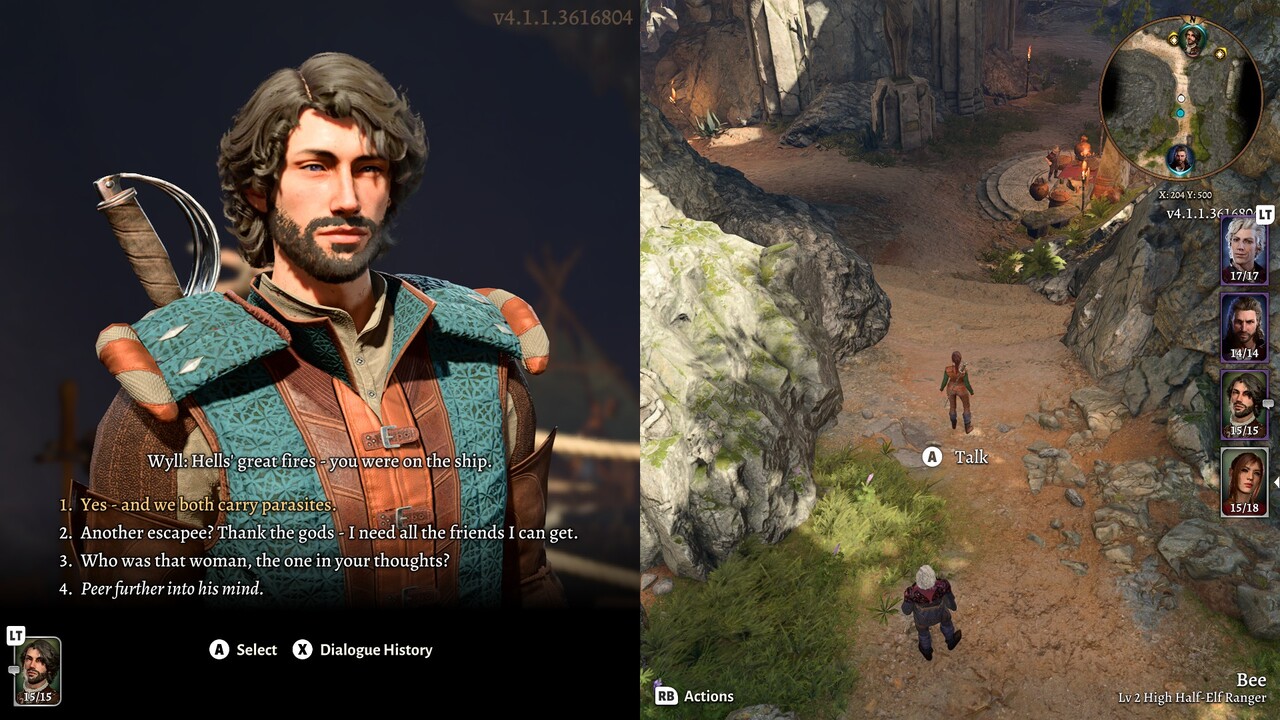
Task: Click the north compass marker on the minimap
Action: 1192,19
